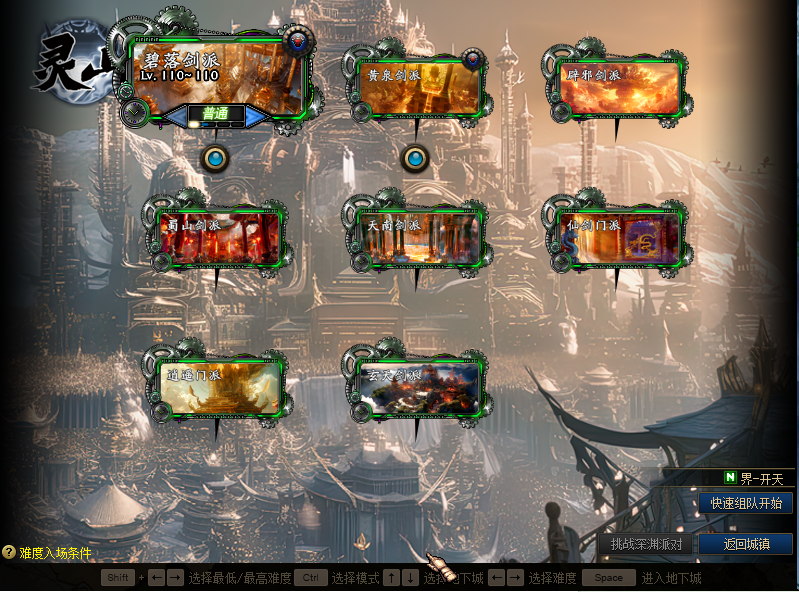The height and width of the screenshot is (592, 799).
Task: Pick the 玄天剑派 dungeon tile
Action: point(419,388)
